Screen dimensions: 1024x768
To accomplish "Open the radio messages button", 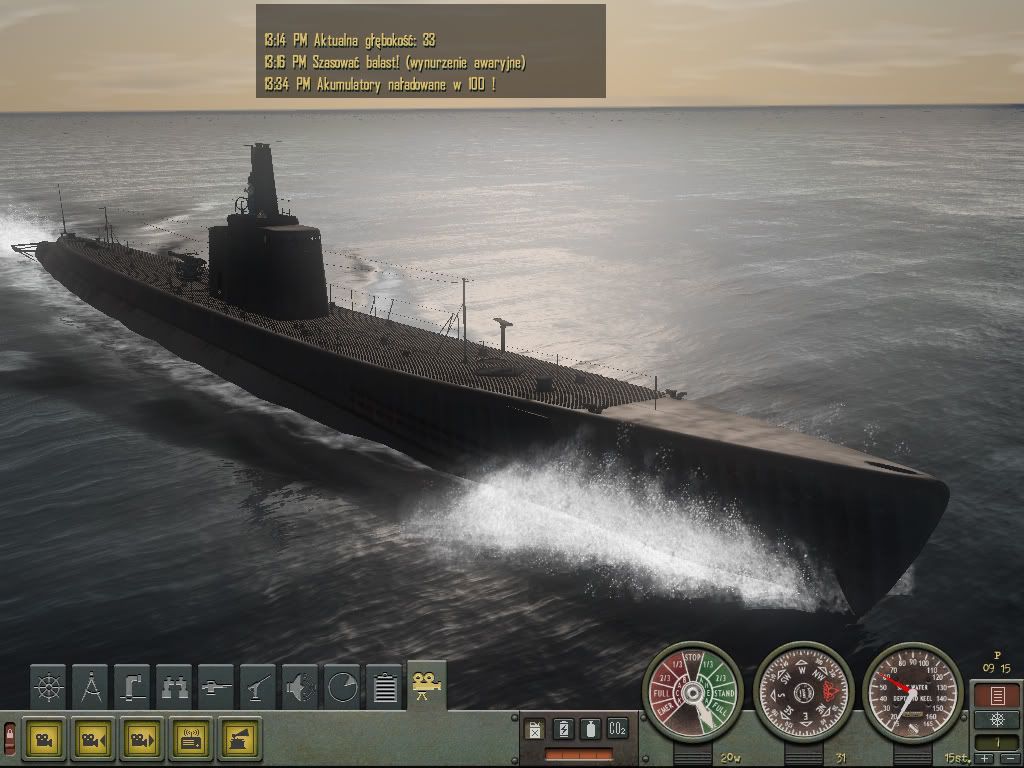I will click(x=190, y=739).
